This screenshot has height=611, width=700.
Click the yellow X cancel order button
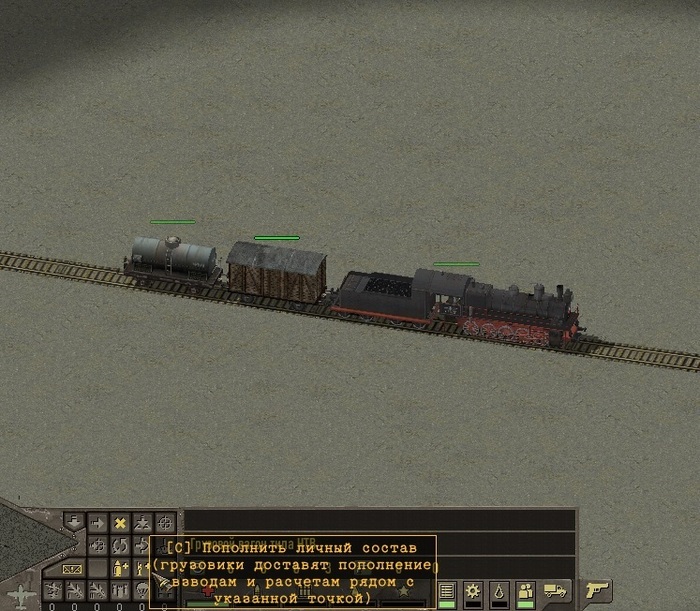(120, 523)
